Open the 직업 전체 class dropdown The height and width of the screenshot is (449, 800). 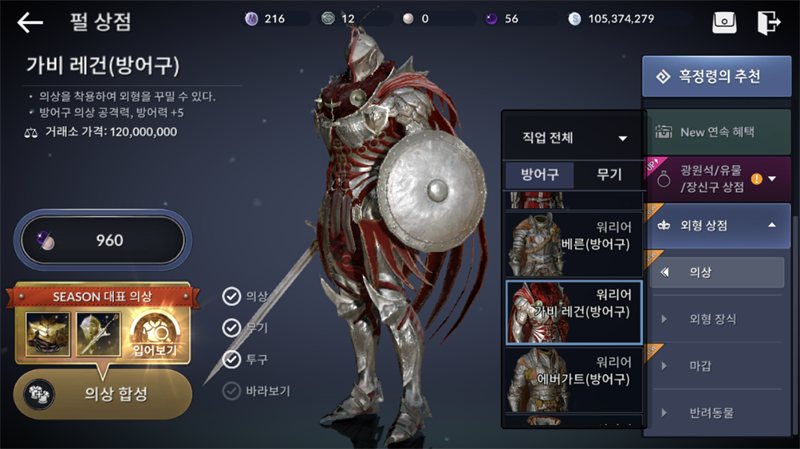click(573, 138)
